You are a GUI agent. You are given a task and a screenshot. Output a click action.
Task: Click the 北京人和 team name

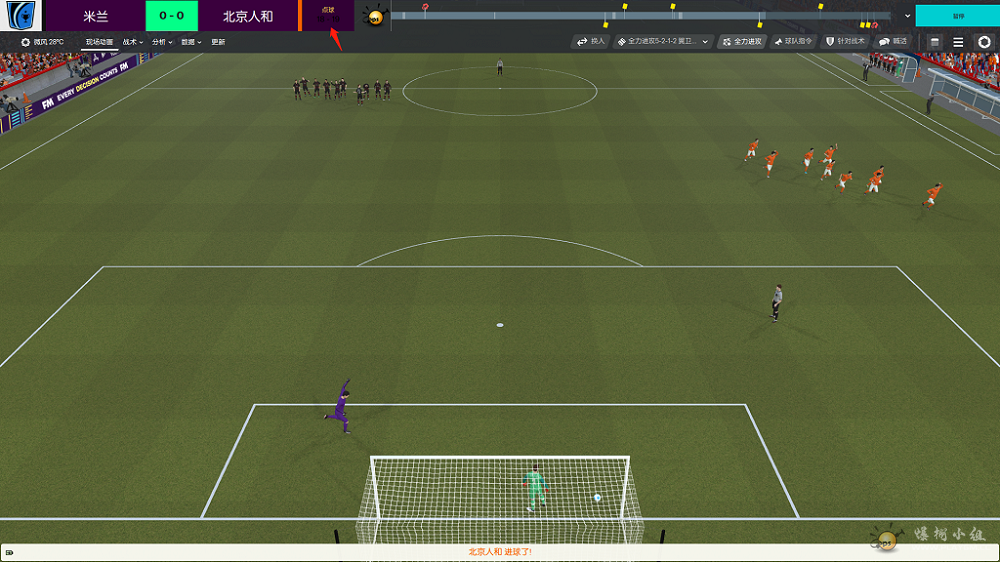248,16
